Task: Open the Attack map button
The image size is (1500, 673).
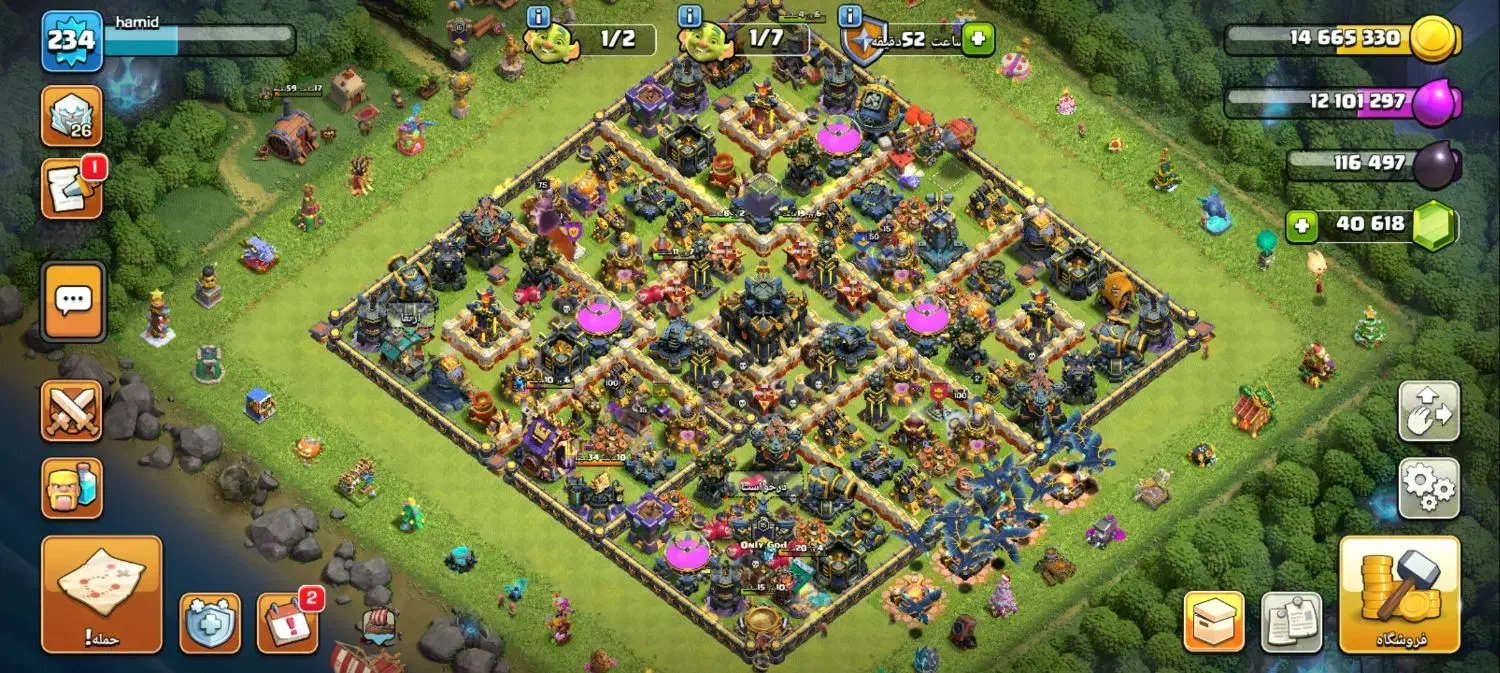Action: [x=101, y=593]
